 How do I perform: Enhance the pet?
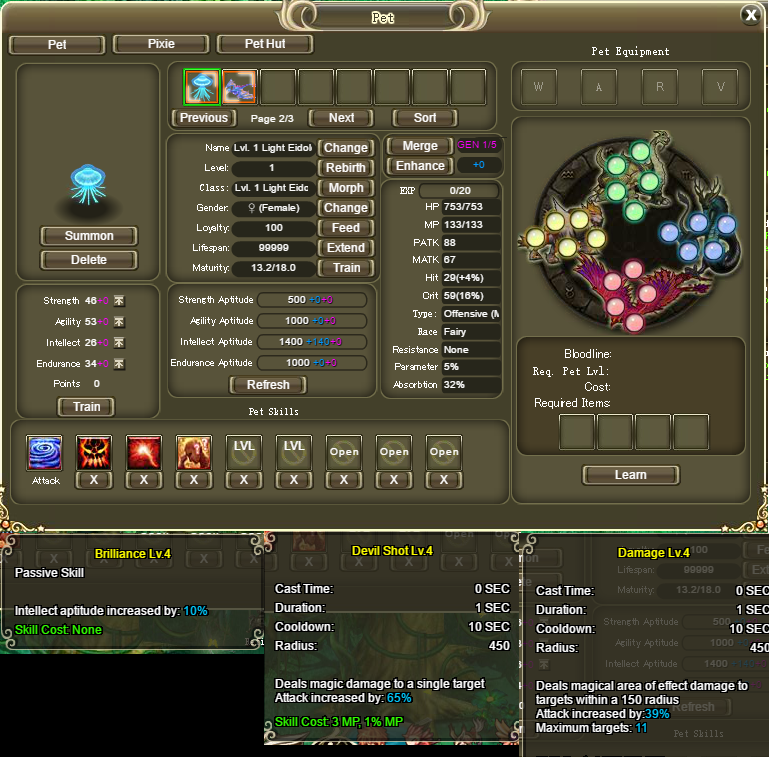coord(420,166)
